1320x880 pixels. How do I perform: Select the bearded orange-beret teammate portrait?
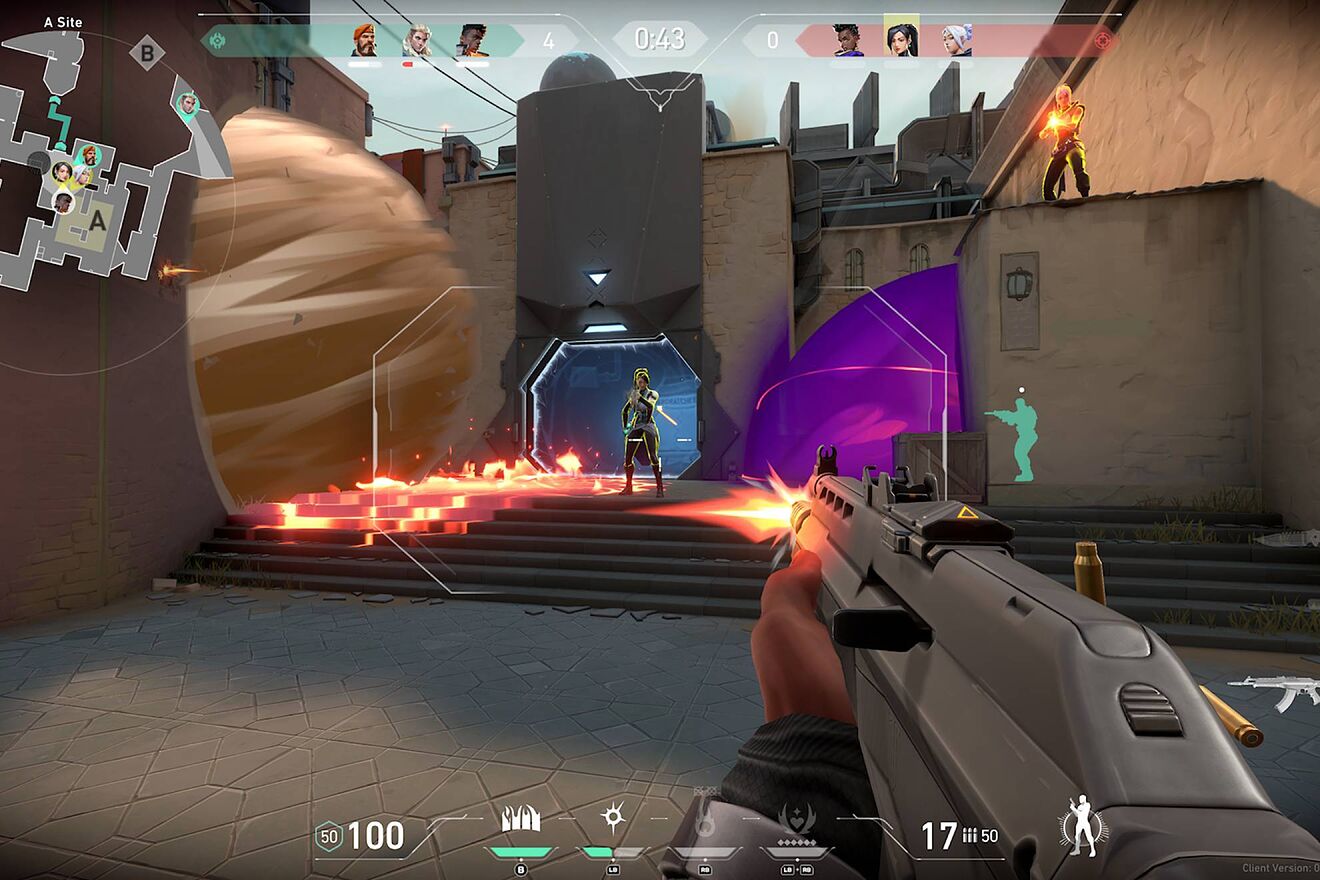tap(365, 41)
